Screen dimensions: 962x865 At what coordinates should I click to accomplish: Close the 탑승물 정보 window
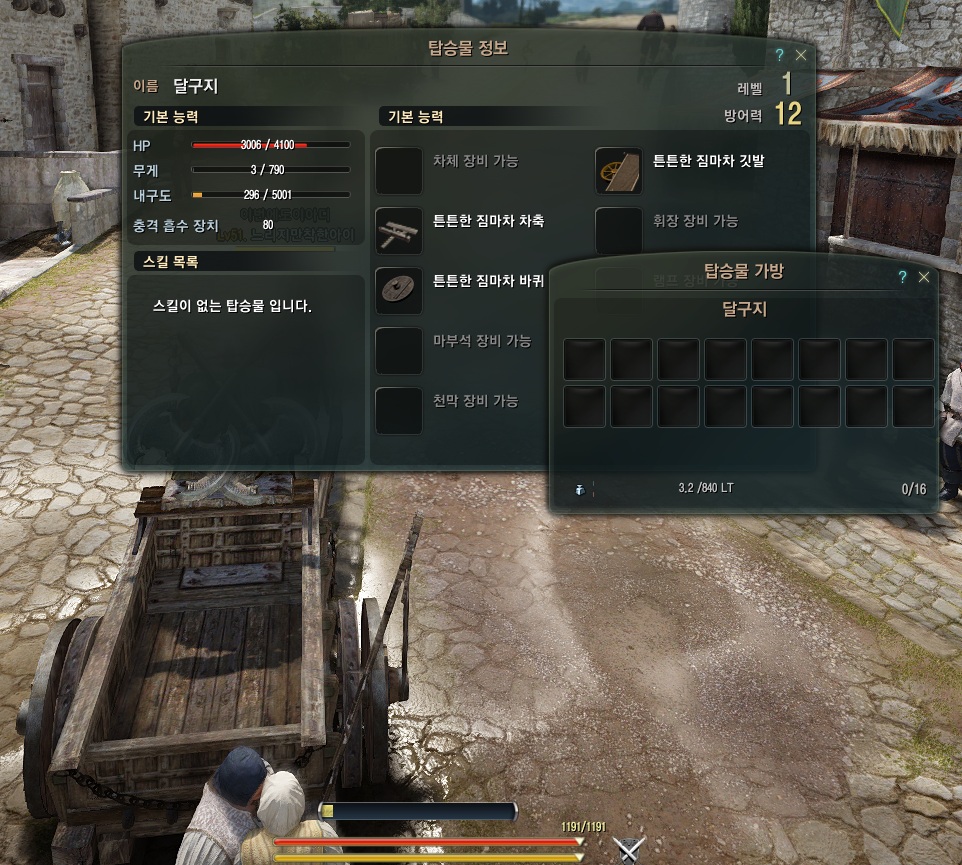coord(801,56)
